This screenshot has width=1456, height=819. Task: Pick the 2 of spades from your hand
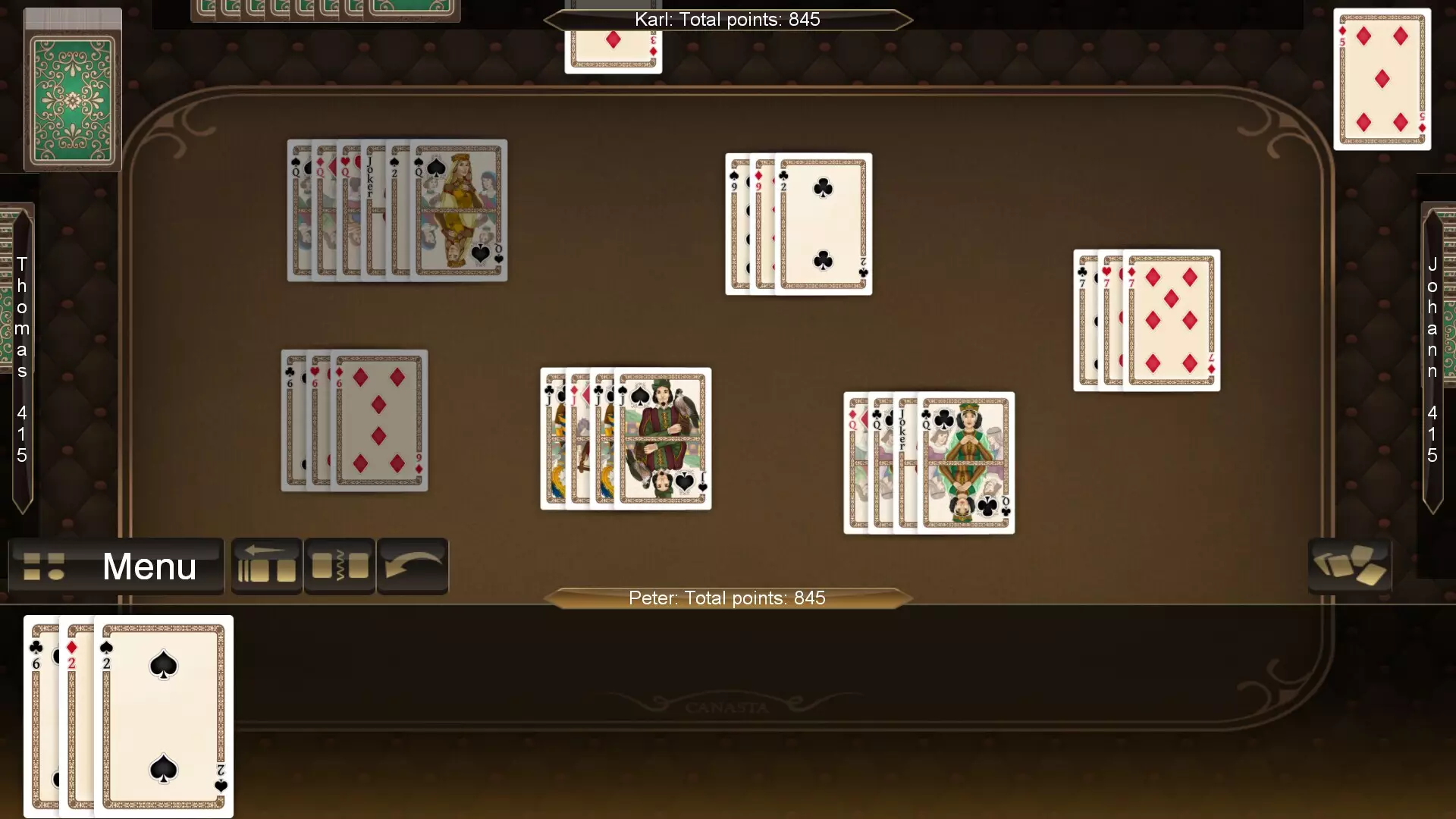click(162, 717)
